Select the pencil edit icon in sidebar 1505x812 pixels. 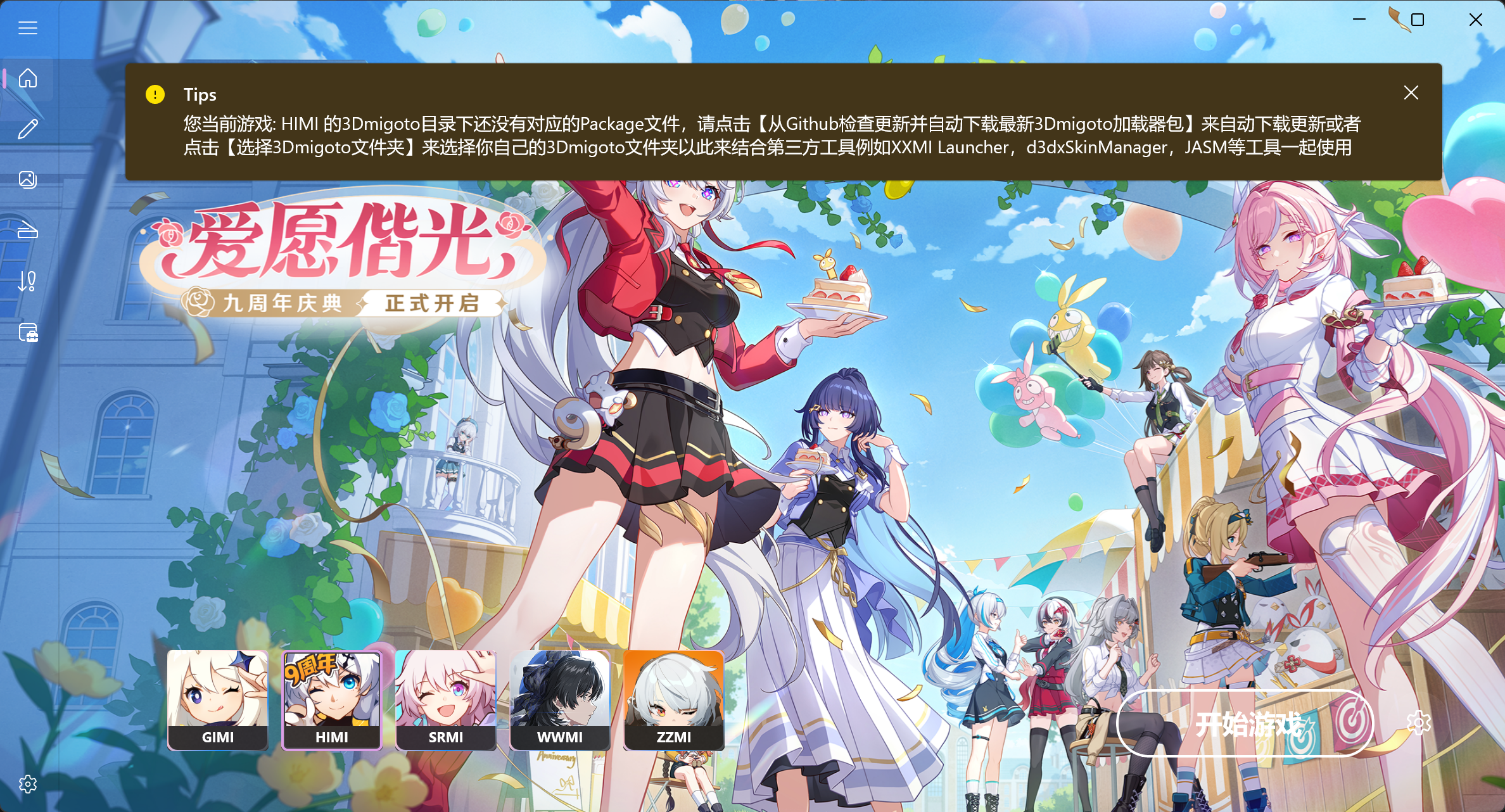28,129
